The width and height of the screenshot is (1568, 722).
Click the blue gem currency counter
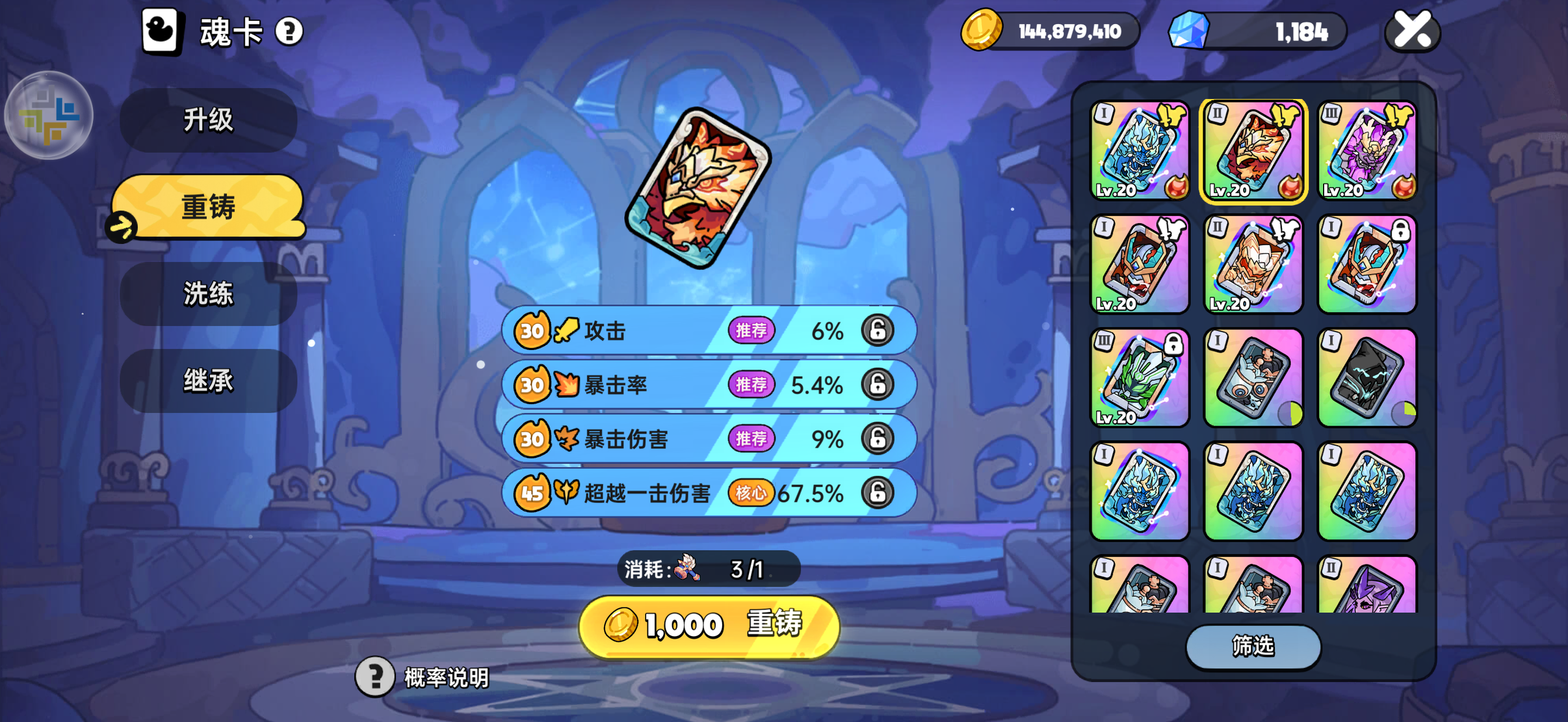point(1258,31)
